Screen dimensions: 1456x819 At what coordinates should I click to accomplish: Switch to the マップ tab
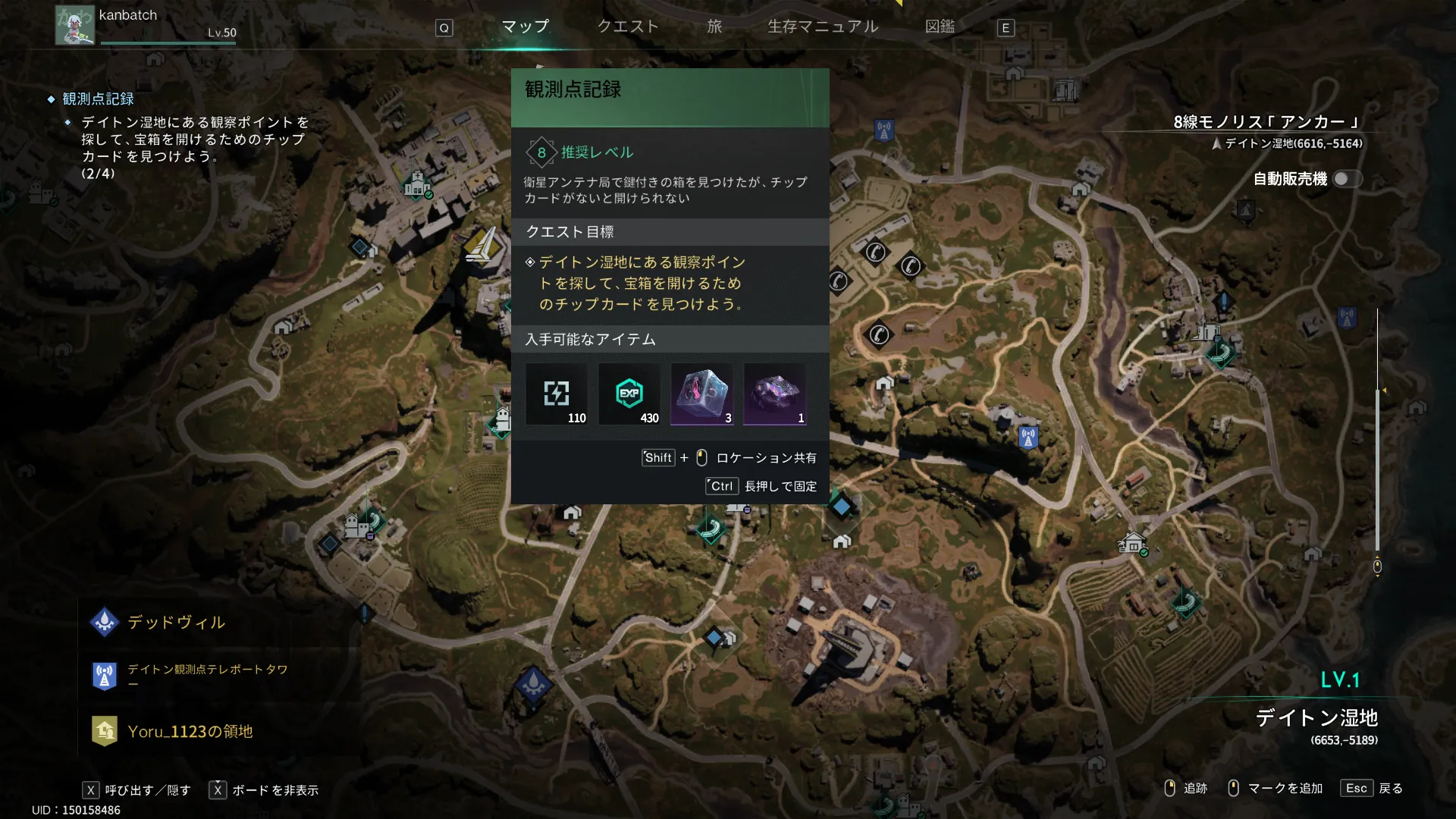click(526, 27)
